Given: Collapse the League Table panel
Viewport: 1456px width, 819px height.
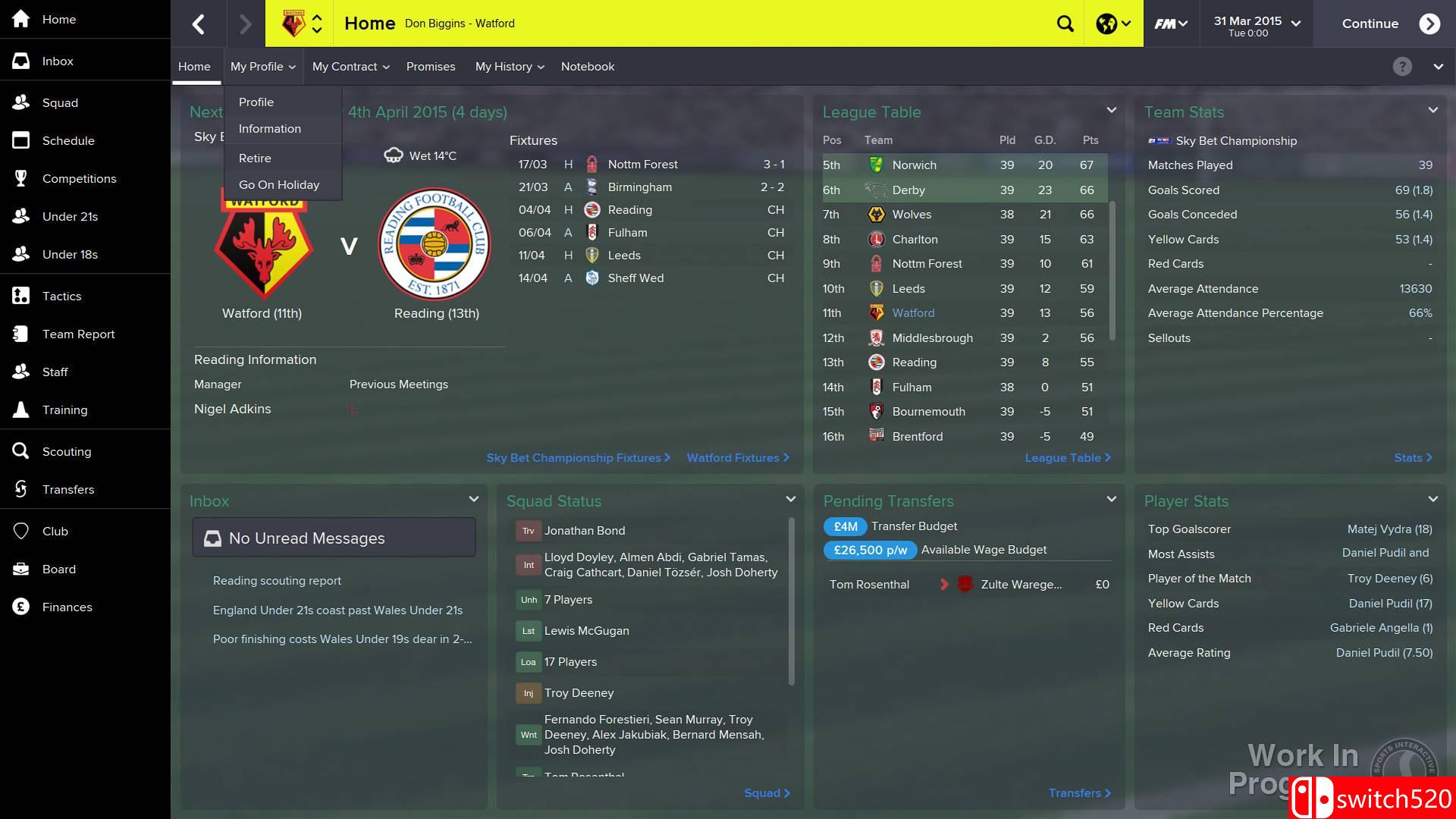Looking at the screenshot, I should 1111,110.
